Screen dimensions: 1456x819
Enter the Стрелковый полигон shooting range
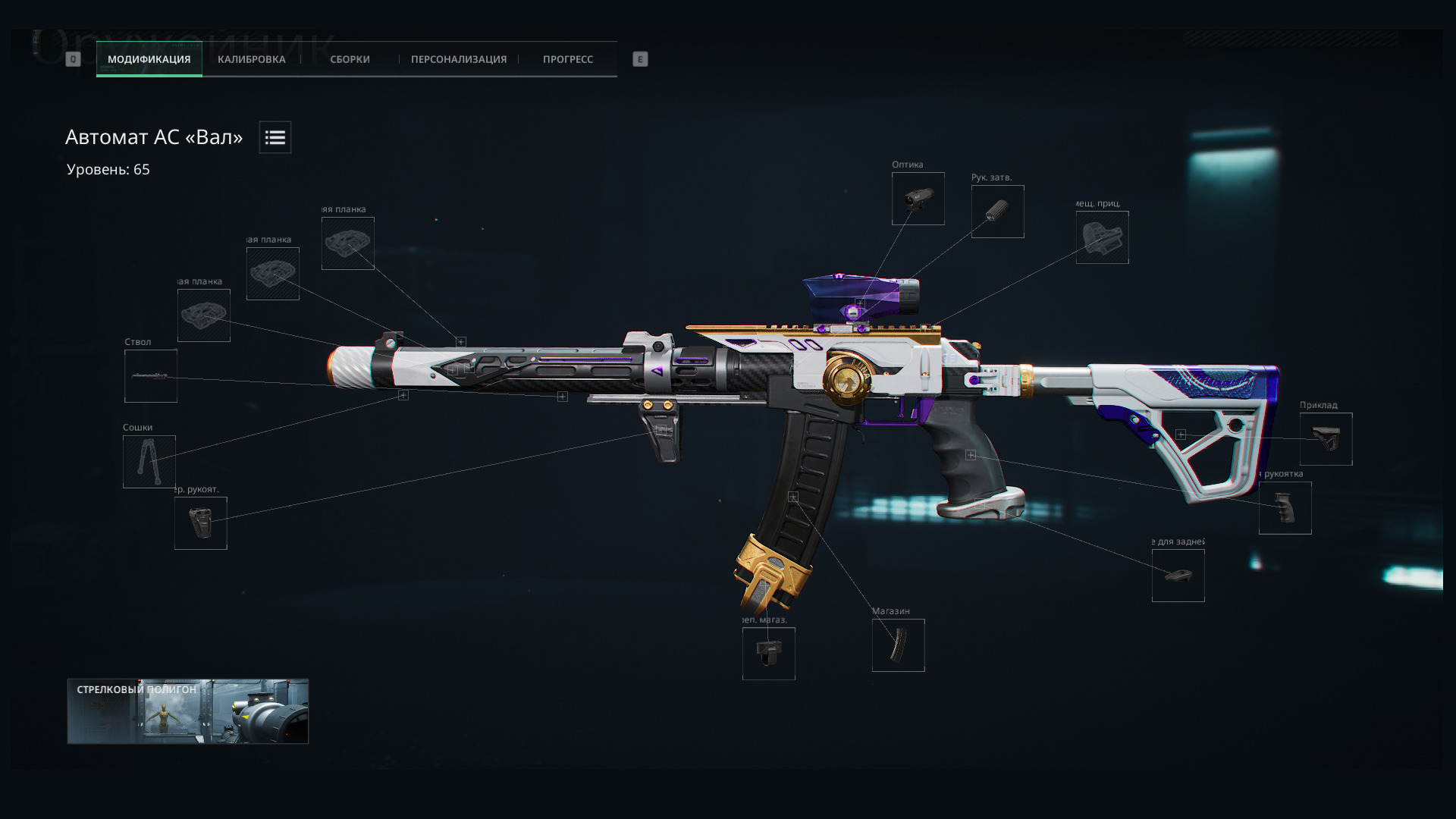(187, 711)
